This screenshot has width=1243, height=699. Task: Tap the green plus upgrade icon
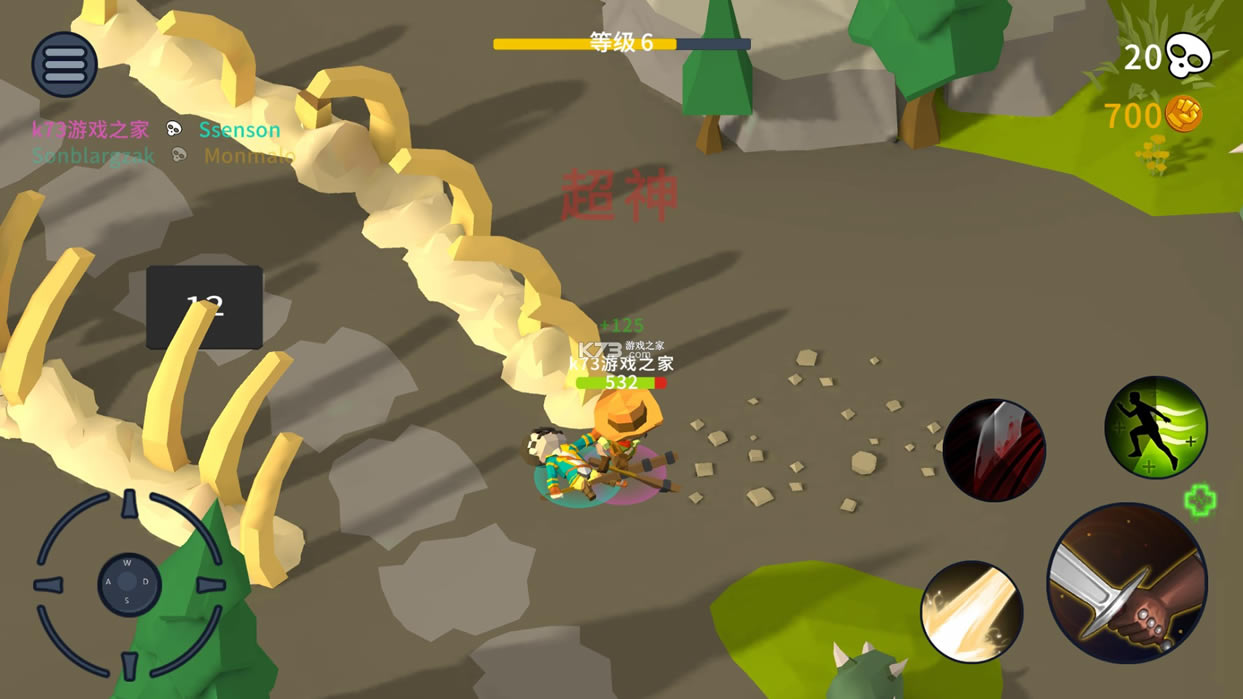click(1200, 500)
